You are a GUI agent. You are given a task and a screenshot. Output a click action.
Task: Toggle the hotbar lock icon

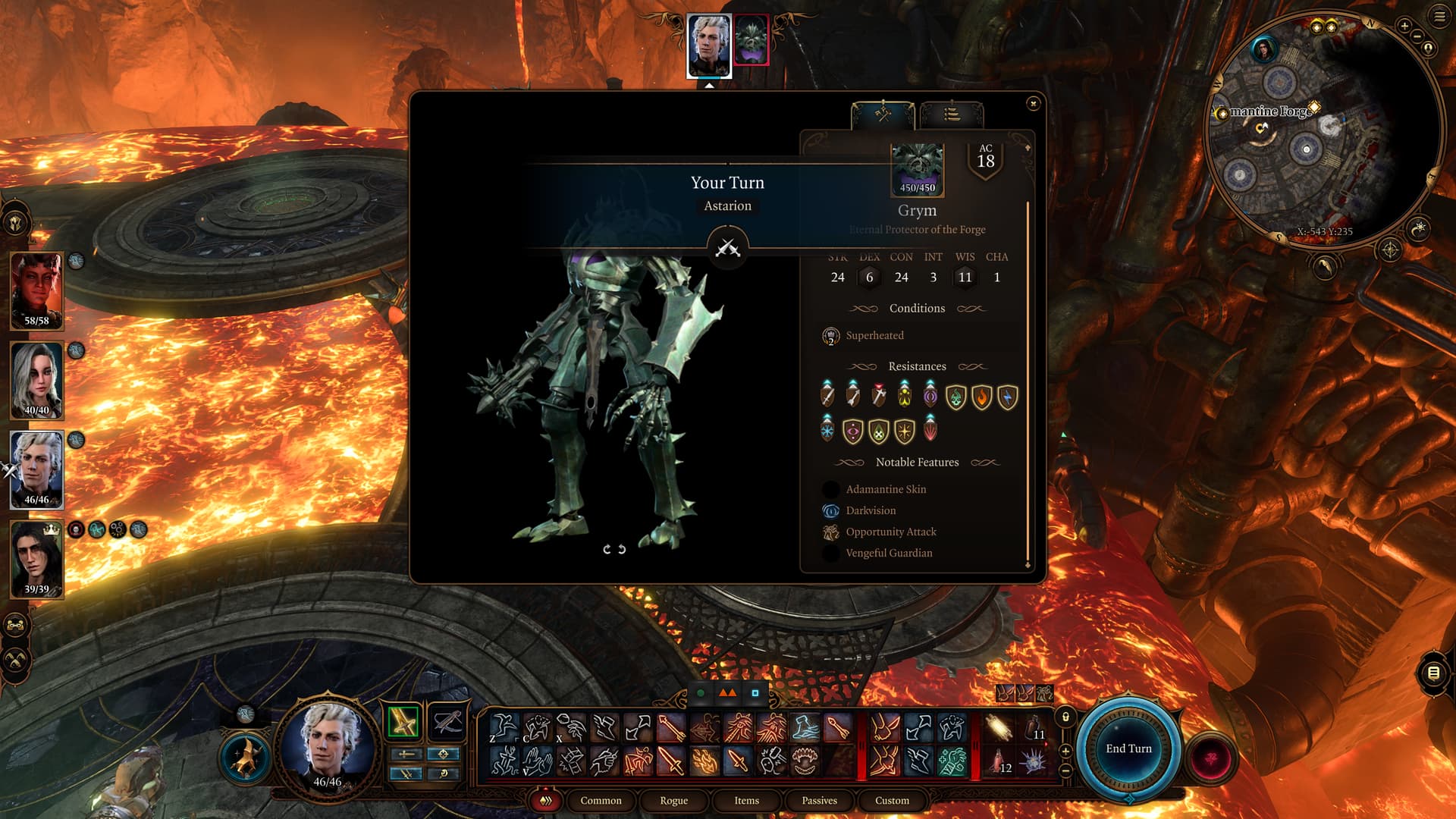tap(1065, 717)
